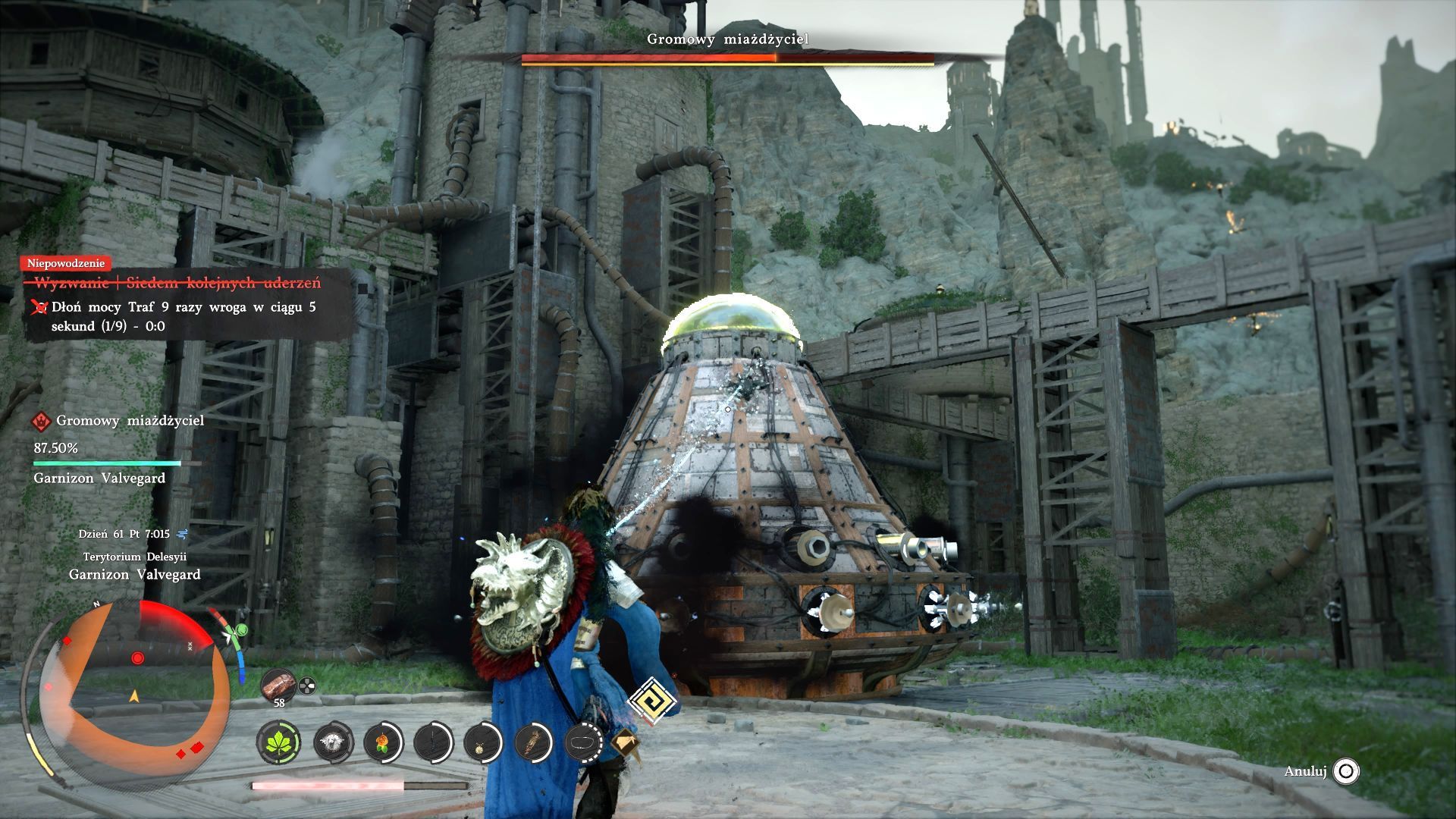Select the Gromowy miażdżyciel boss objective
Viewport: 1456px width, 819px height.
(x=130, y=421)
